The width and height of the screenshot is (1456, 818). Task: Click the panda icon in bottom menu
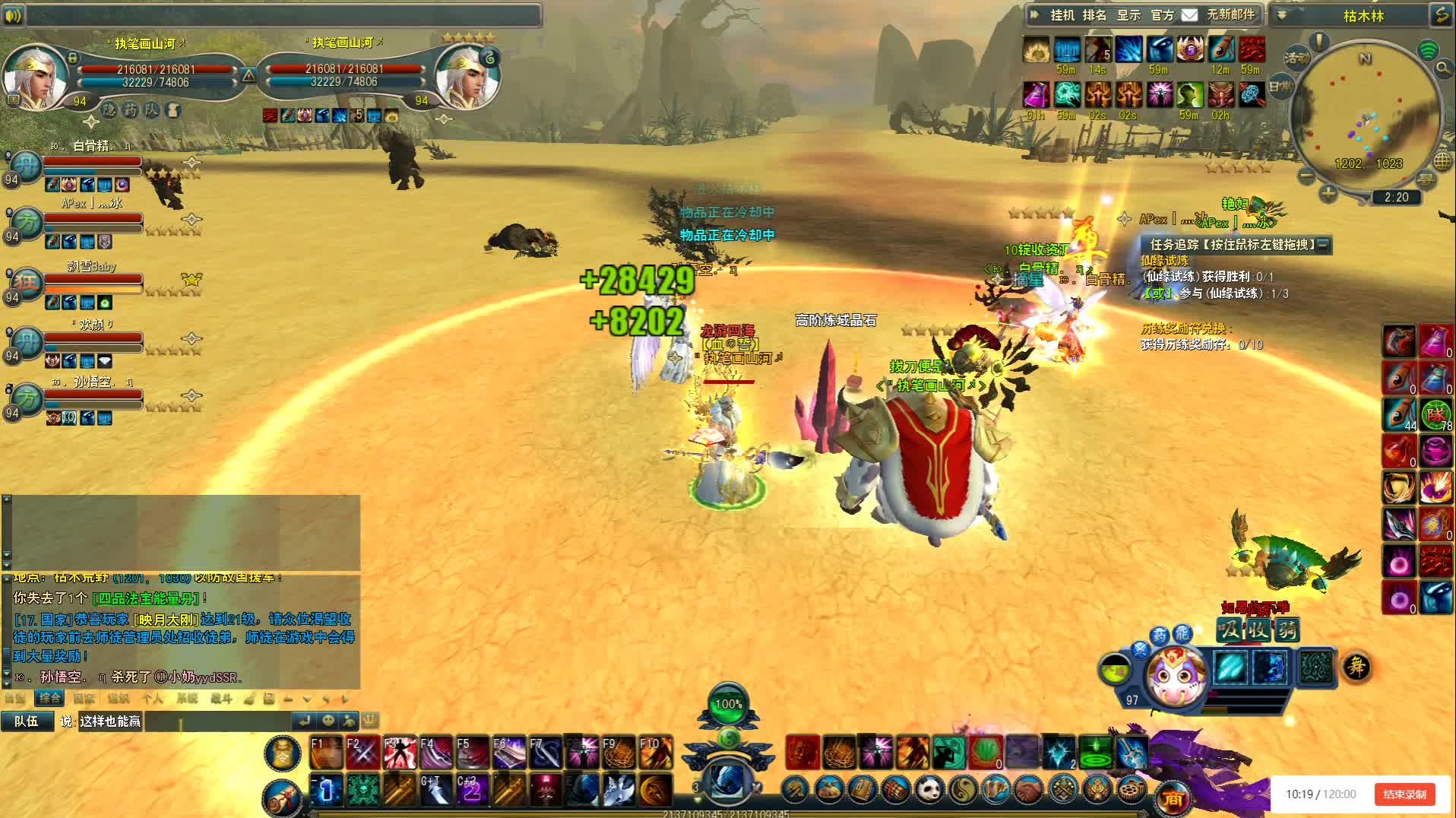928,790
